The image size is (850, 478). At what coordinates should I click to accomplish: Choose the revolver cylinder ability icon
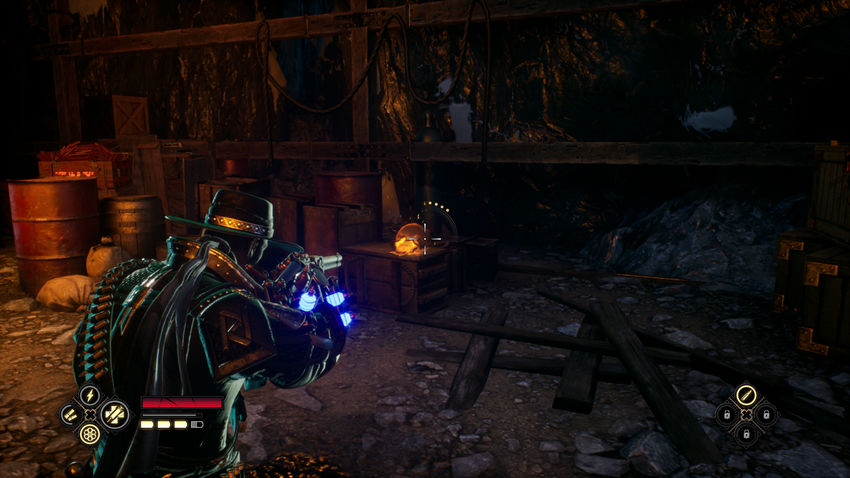tap(90, 434)
